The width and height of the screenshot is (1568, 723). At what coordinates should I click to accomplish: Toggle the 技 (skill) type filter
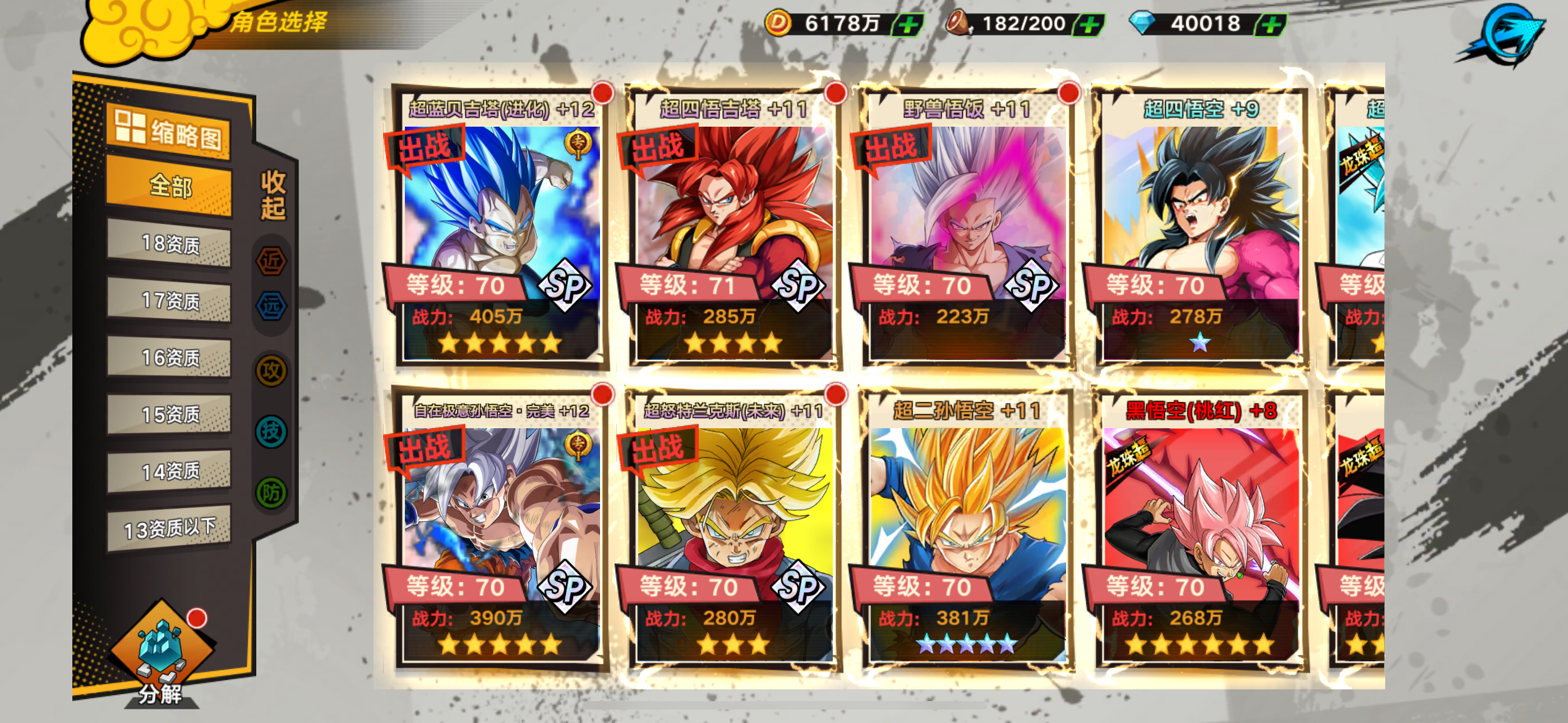[271, 432]
